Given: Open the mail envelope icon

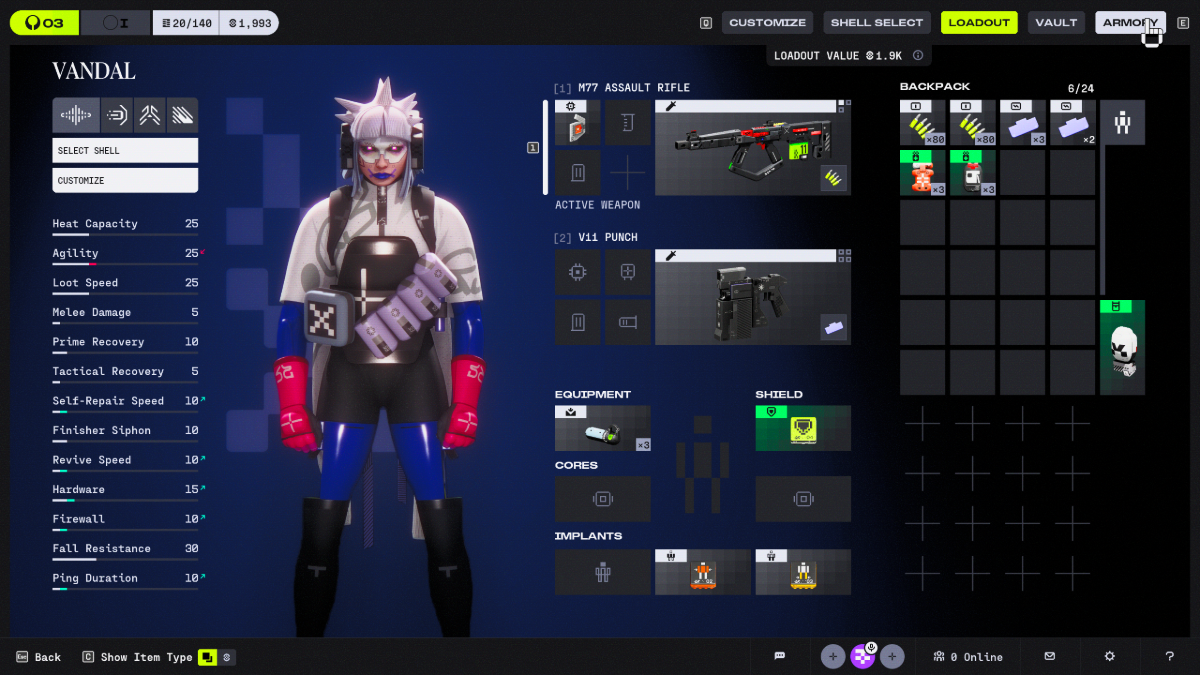Looking at the screenshot, I should pos(1049,657).
